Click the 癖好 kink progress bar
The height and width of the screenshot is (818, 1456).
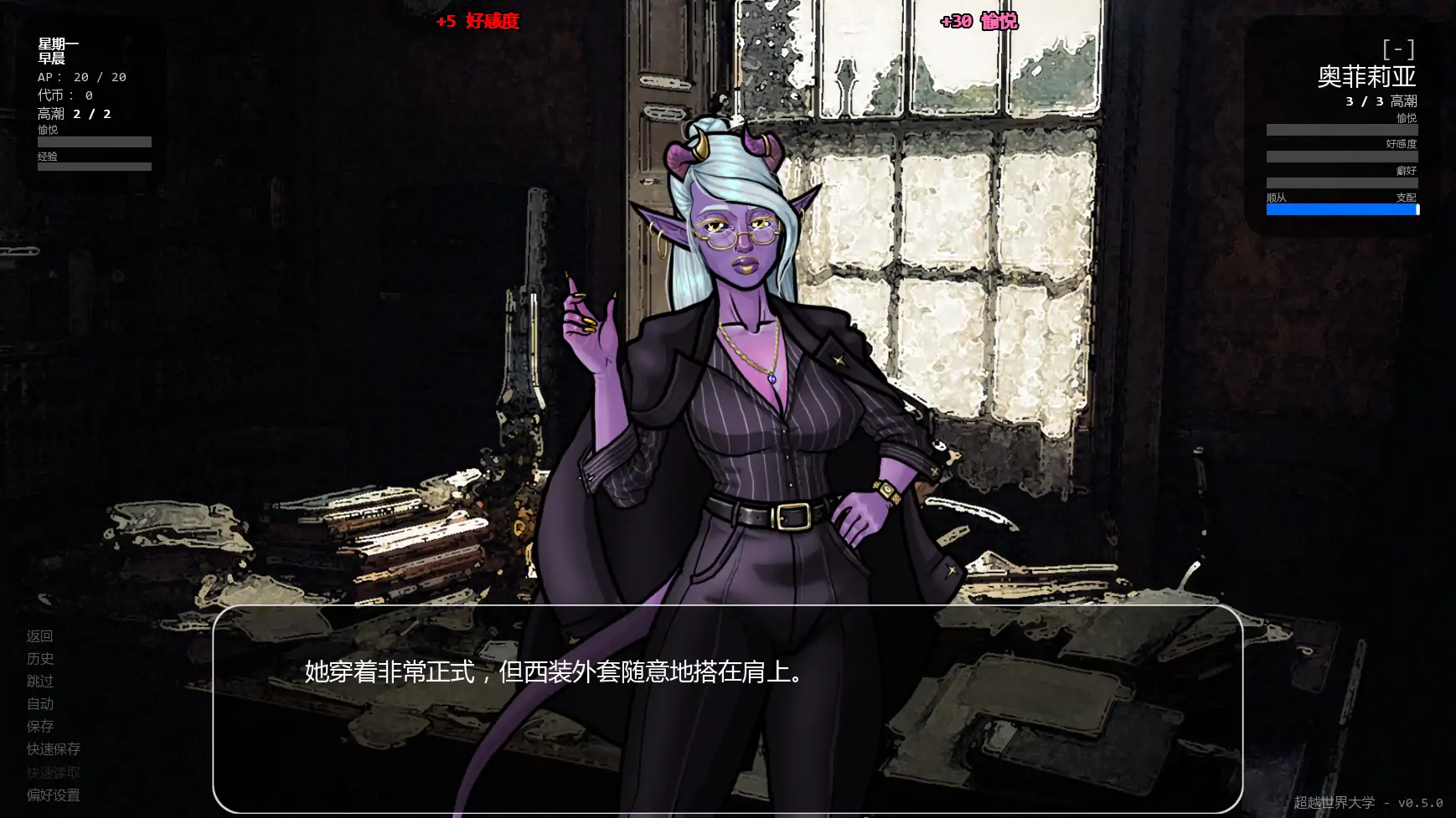[x=1341, y=181]
